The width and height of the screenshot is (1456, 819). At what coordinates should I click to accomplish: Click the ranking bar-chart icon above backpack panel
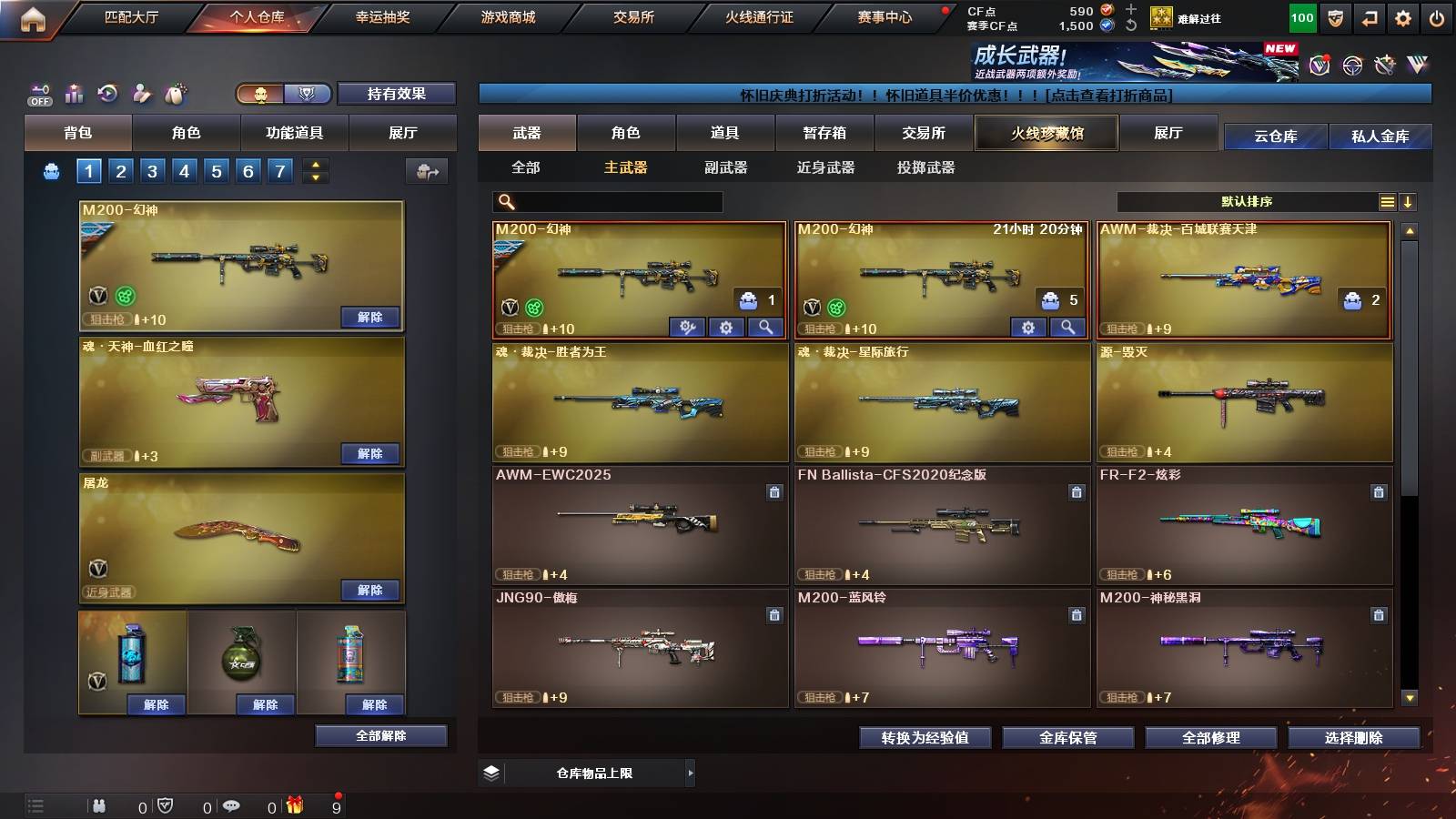pos(73,92)
